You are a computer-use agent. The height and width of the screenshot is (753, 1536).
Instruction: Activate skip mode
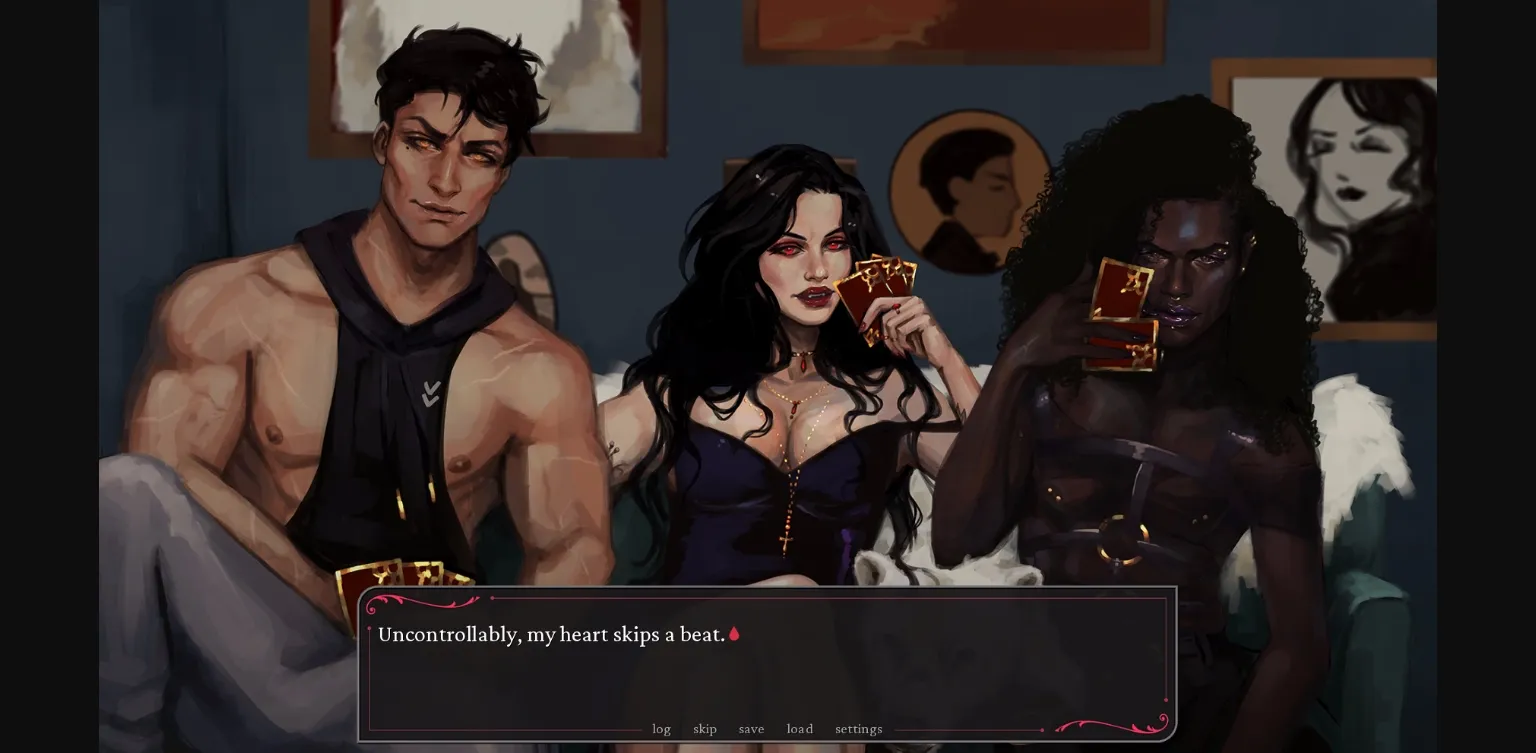(705, 729)
